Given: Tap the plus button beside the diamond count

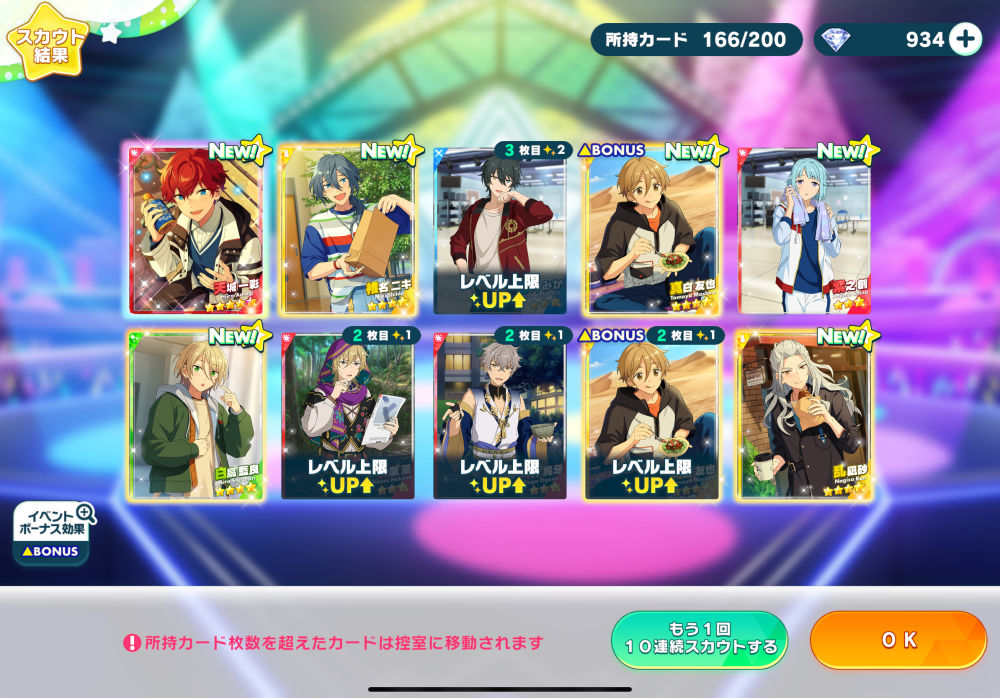Looking at the screenshot, I should point(965,39).
